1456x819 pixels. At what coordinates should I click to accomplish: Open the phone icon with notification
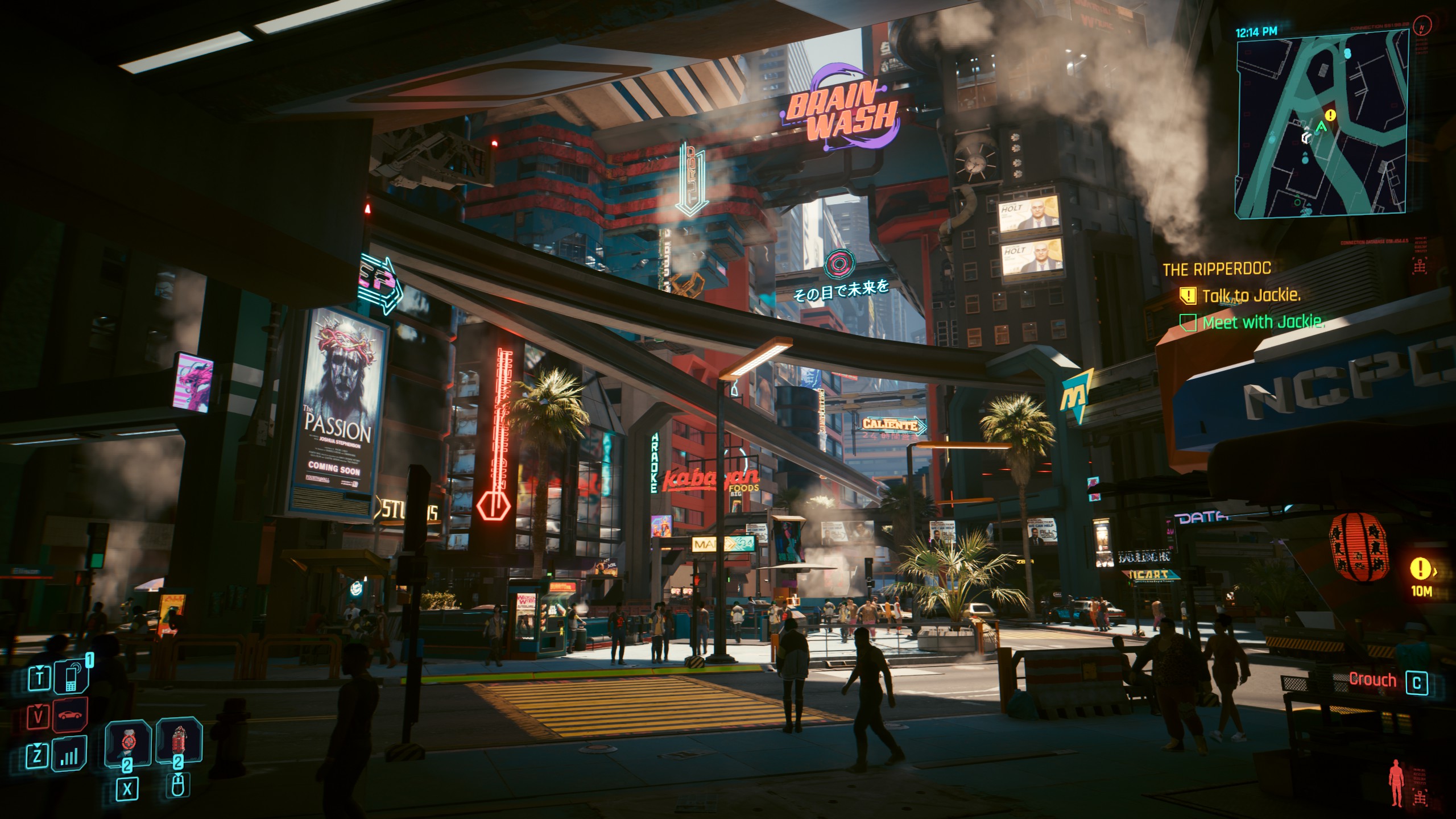(x=72, y=677)
